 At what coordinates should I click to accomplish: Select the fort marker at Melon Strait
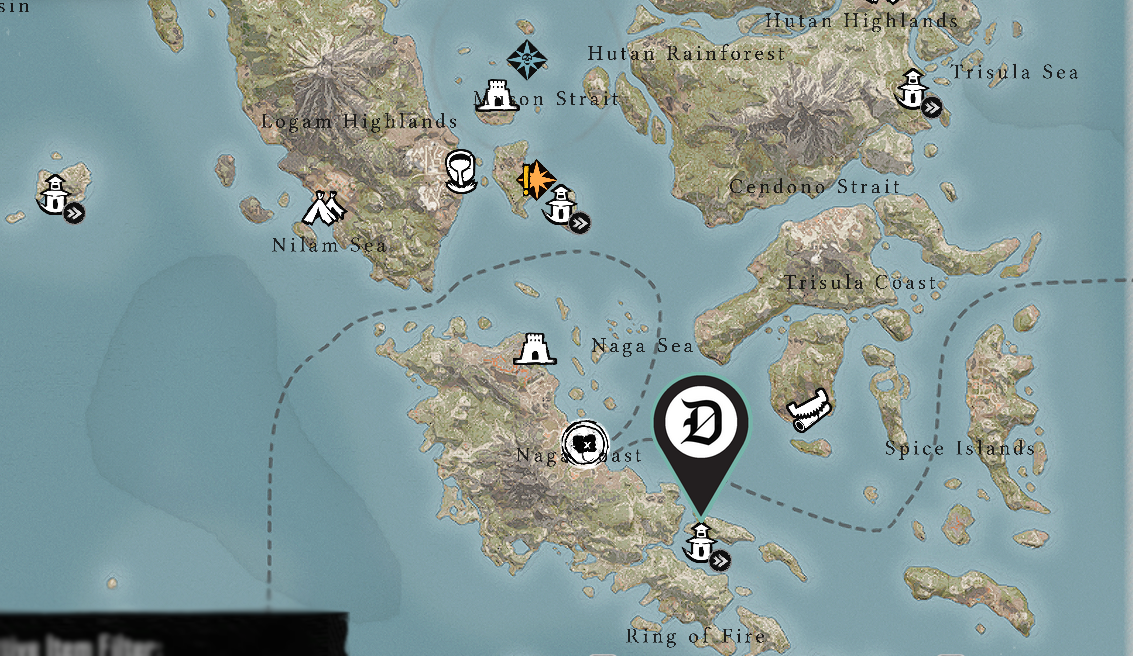pos(496,95)
